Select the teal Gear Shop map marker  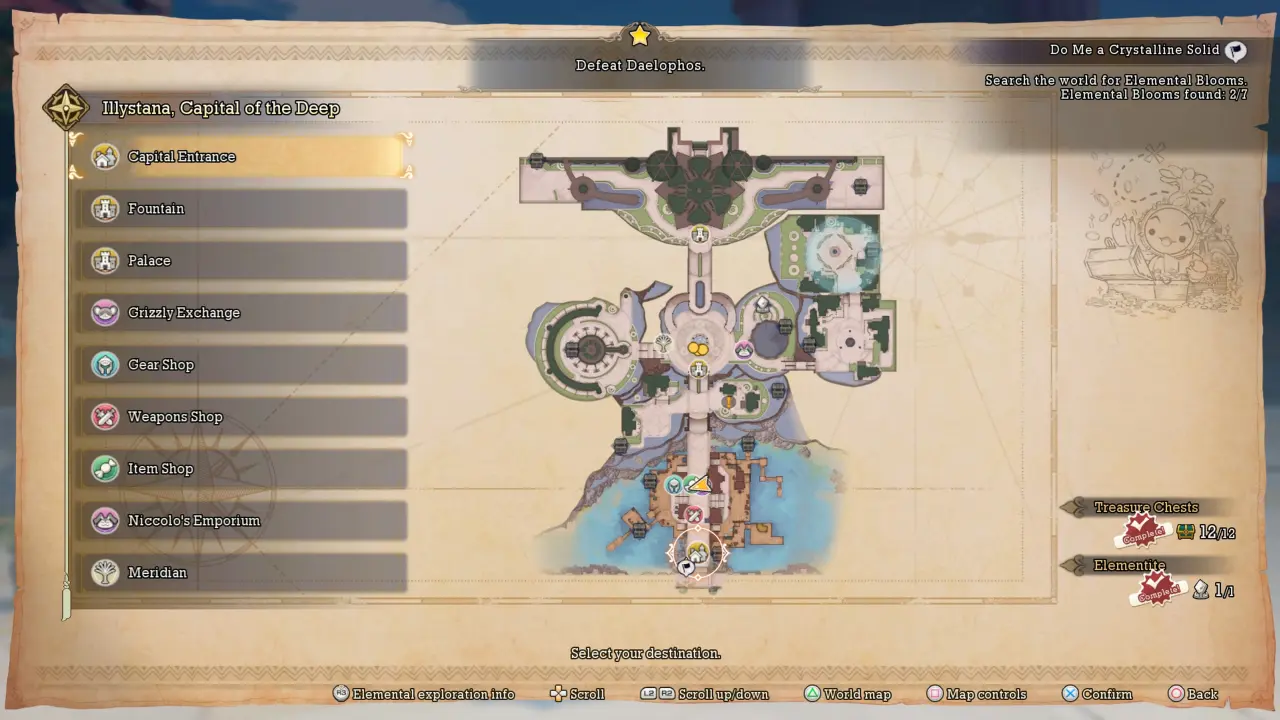point(674,485)
